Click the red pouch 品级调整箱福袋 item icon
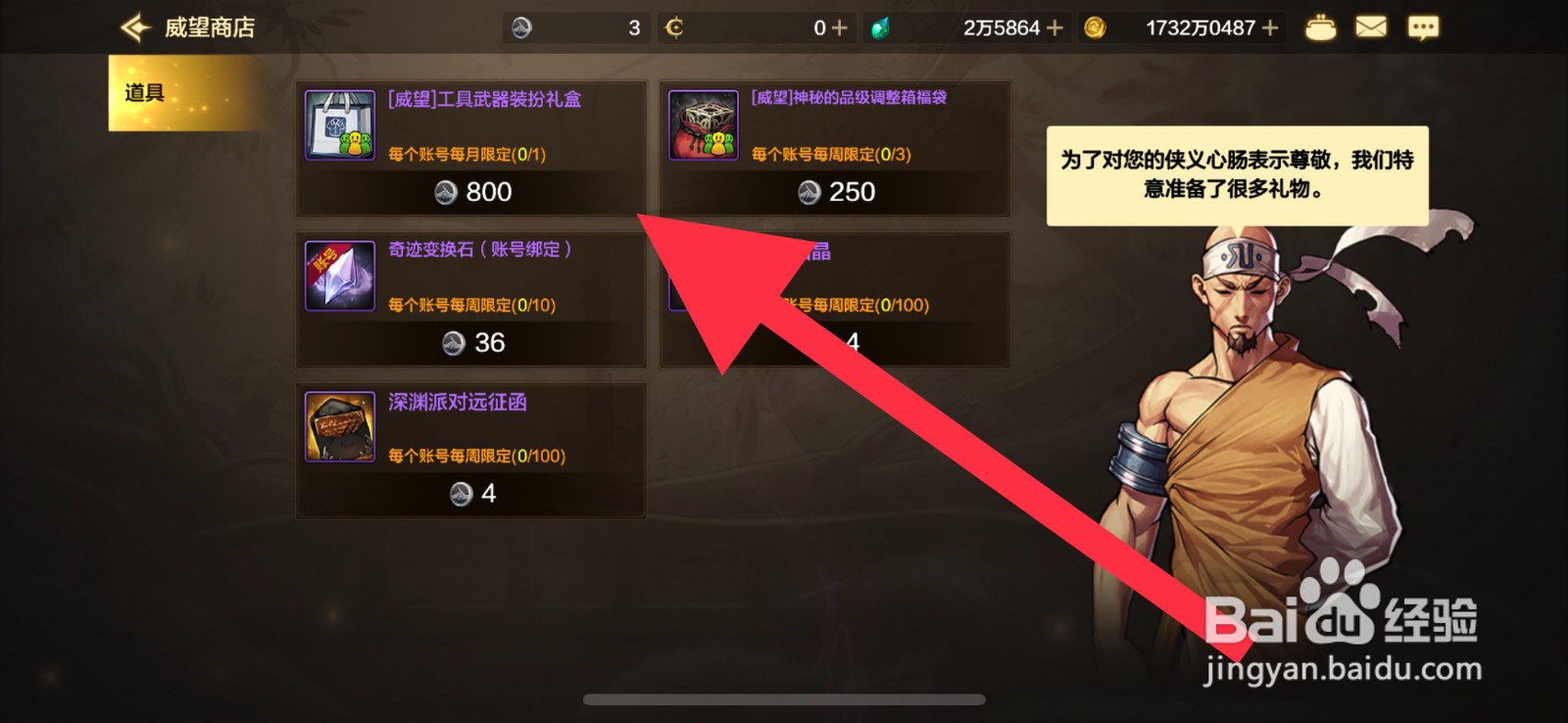 point(703,124)
